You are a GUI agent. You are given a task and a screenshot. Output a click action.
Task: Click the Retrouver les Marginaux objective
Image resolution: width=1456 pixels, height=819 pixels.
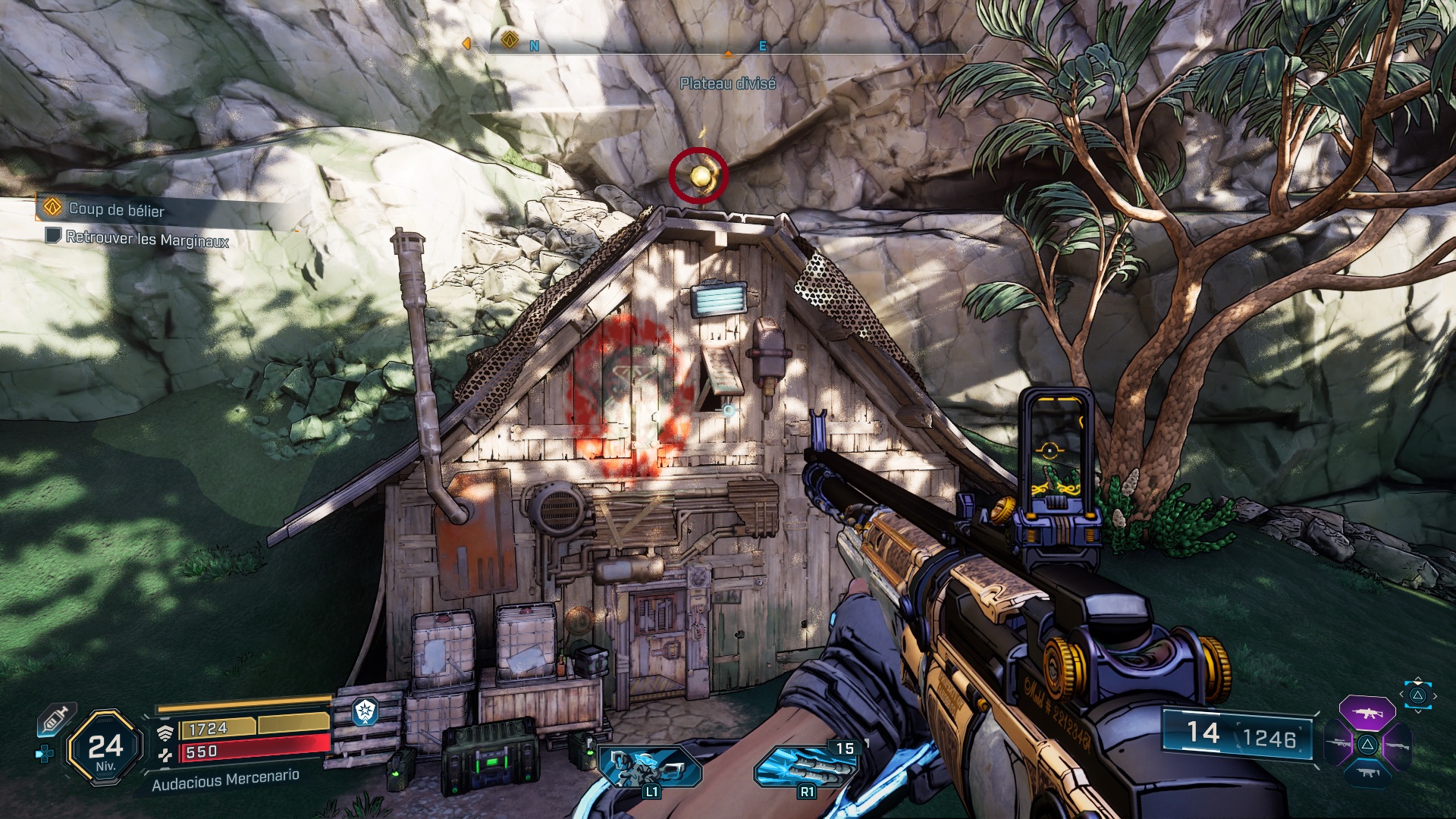[146, 238]
